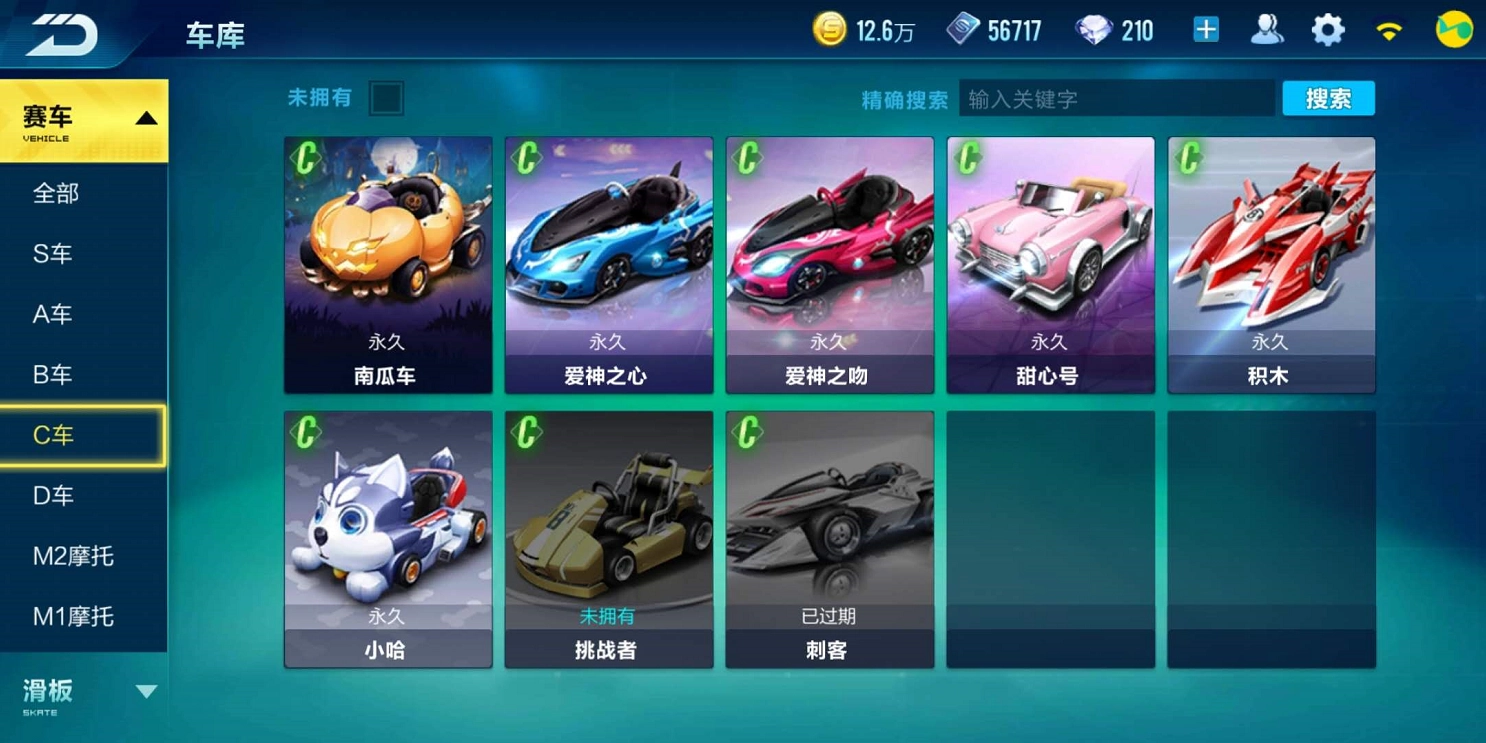Viewport: 1486px width, 743px height.
Task: Tap the blue plus add-currency button
Action: 1206,30
